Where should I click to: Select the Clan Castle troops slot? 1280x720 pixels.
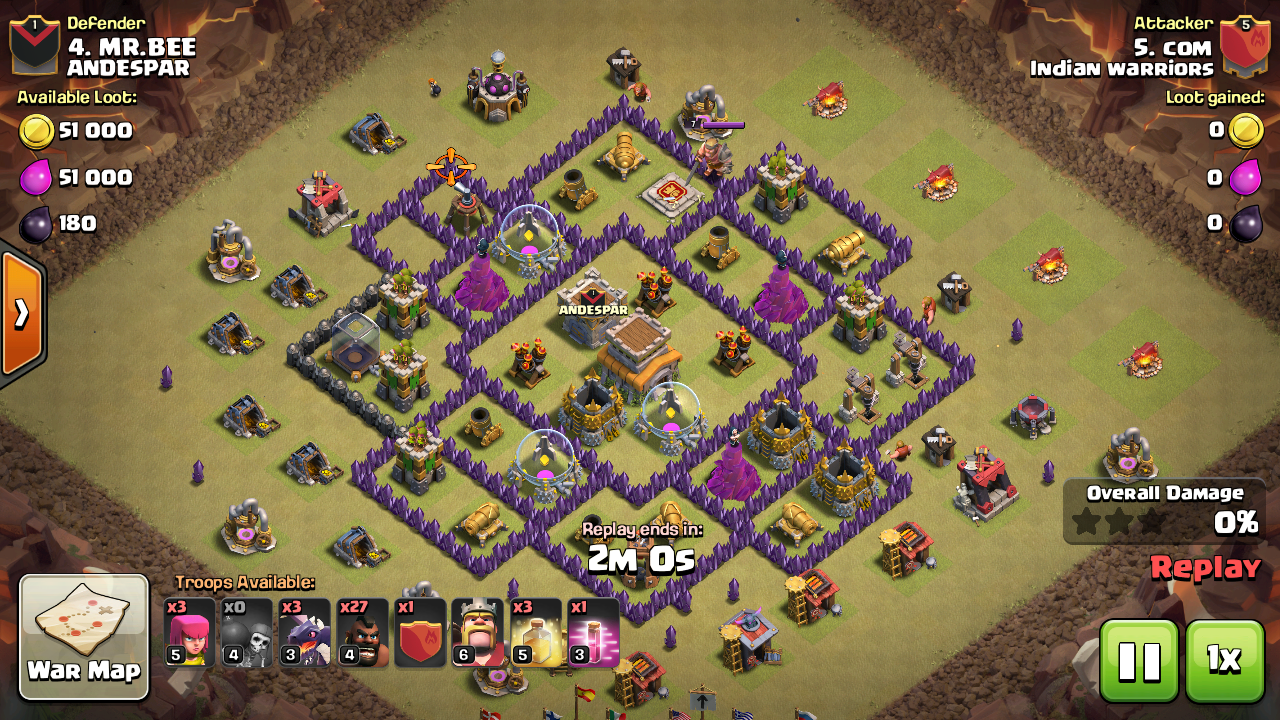419,632
